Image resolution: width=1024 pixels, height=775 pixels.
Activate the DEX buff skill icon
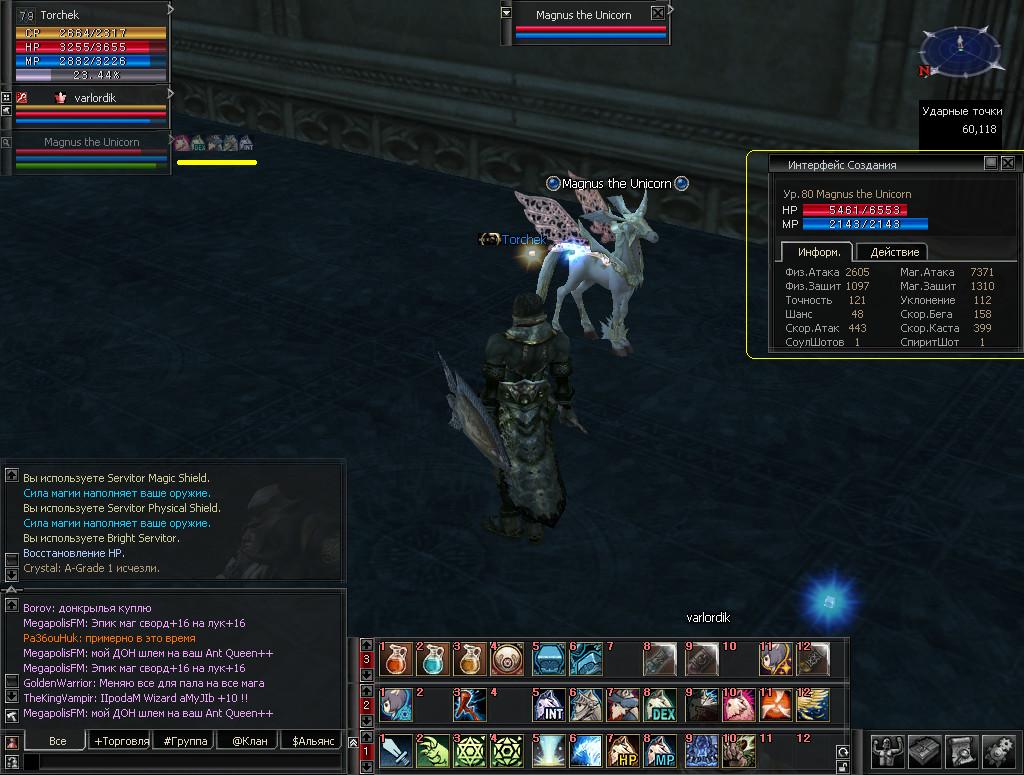pyautogui.click(x=661, y=706)
